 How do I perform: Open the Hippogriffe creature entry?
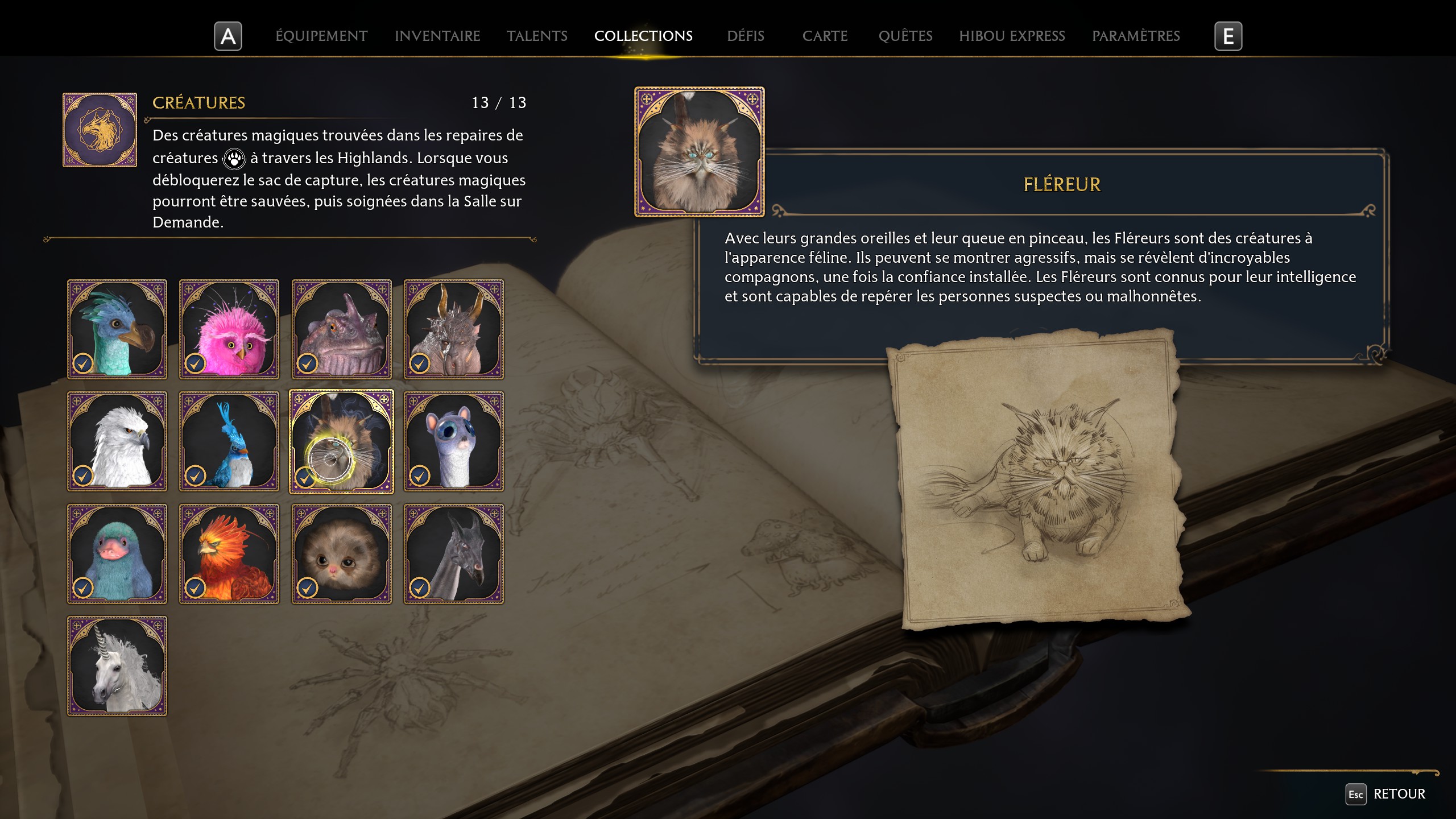(117, 441)
